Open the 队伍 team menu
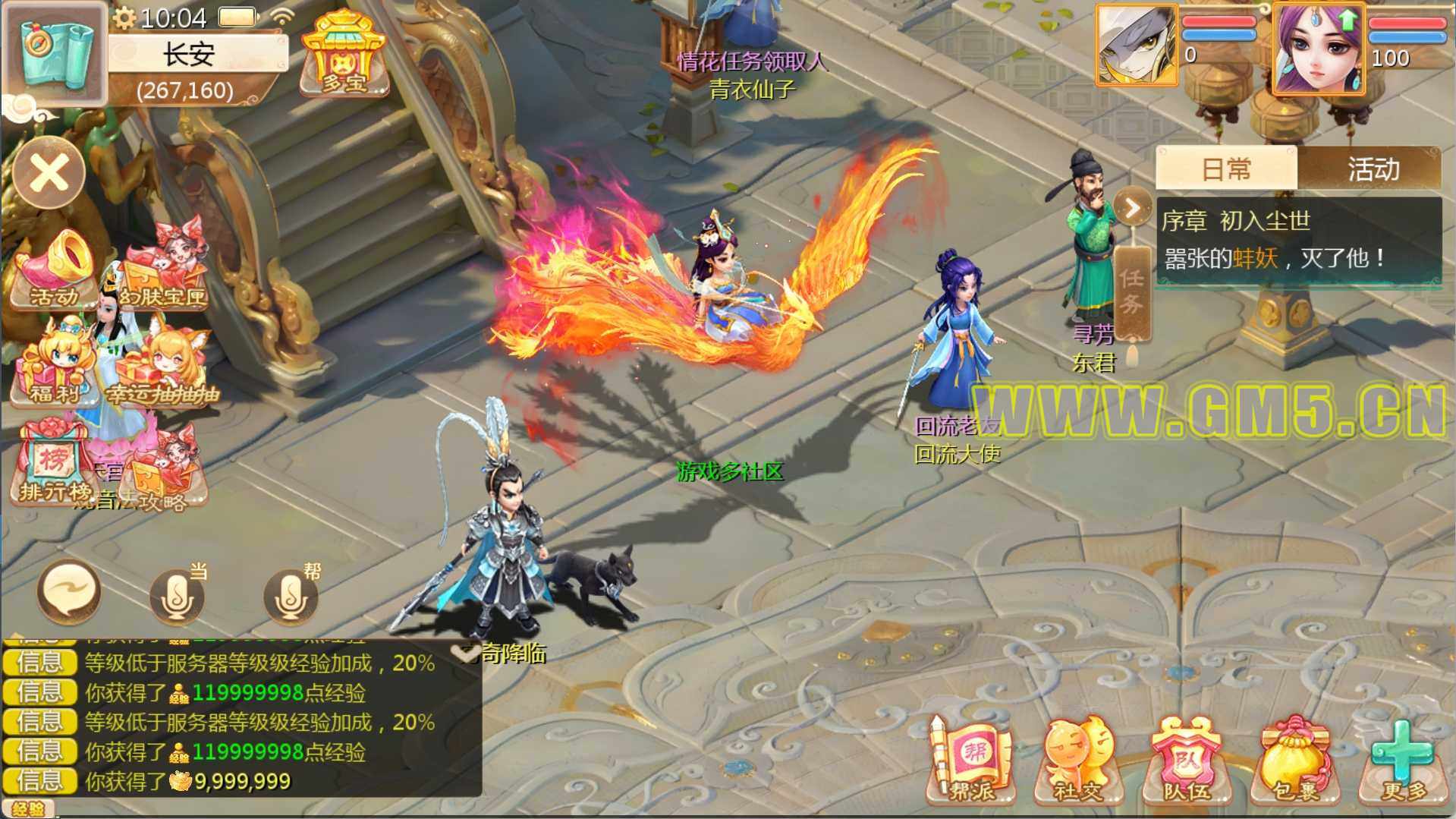This screenshot has height=819, width=1456. pos(1187,759)
